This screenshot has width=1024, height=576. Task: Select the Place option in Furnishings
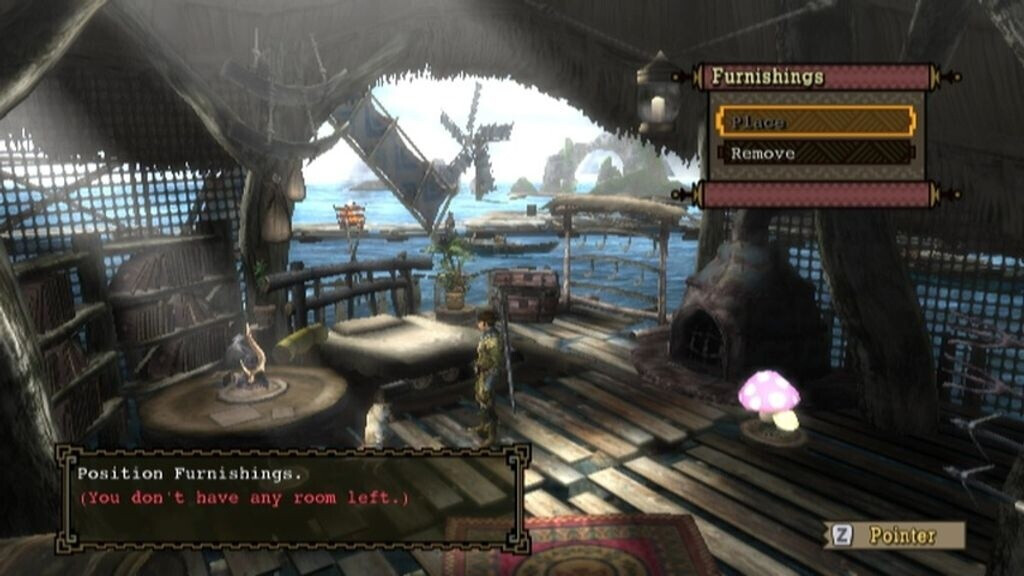[x=815, y=122]
